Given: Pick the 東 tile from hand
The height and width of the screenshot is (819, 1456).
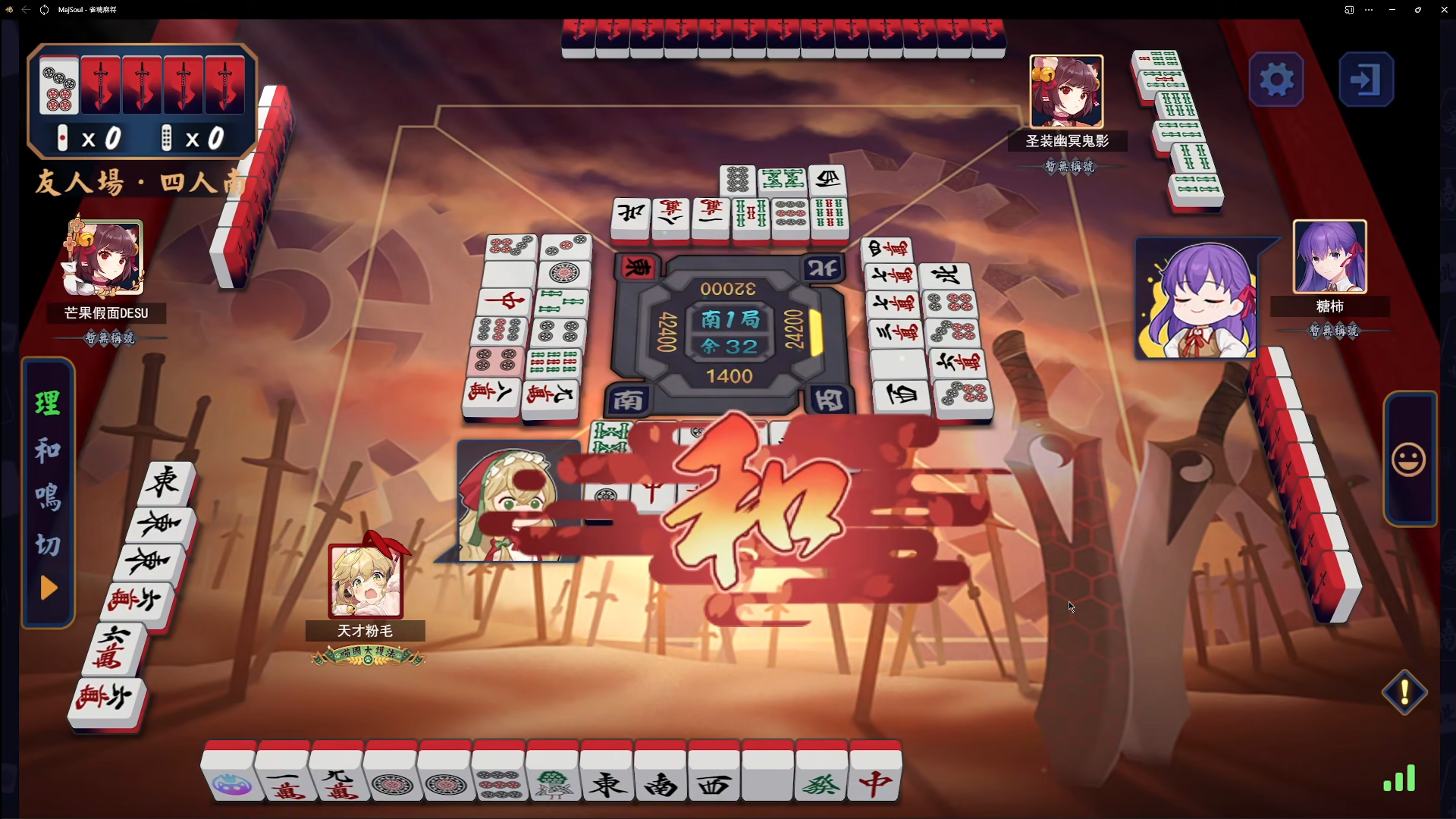Looking at the screenshot, I should [607, 777].
